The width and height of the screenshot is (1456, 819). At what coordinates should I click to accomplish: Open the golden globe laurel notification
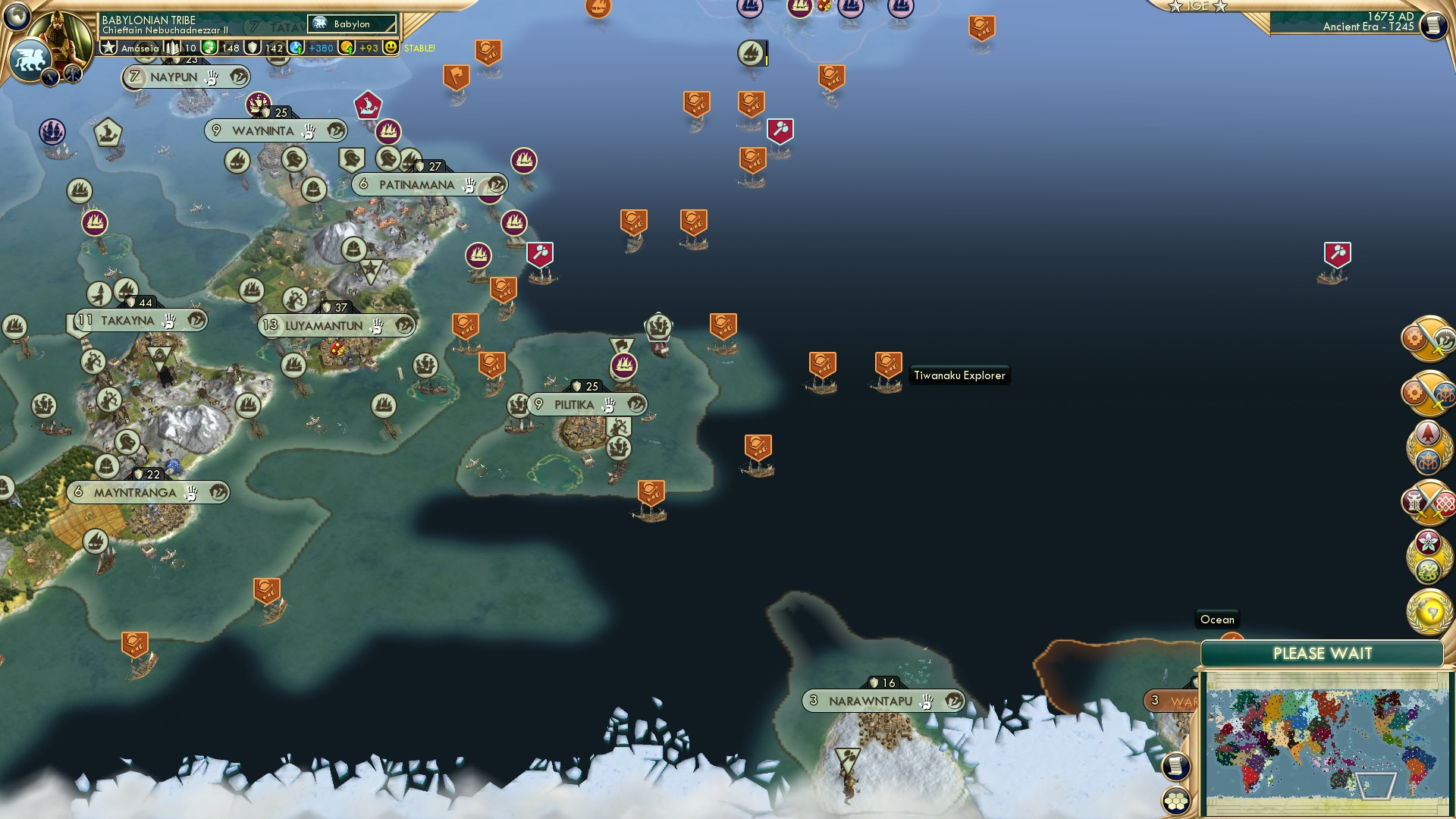pos(1429,611)
